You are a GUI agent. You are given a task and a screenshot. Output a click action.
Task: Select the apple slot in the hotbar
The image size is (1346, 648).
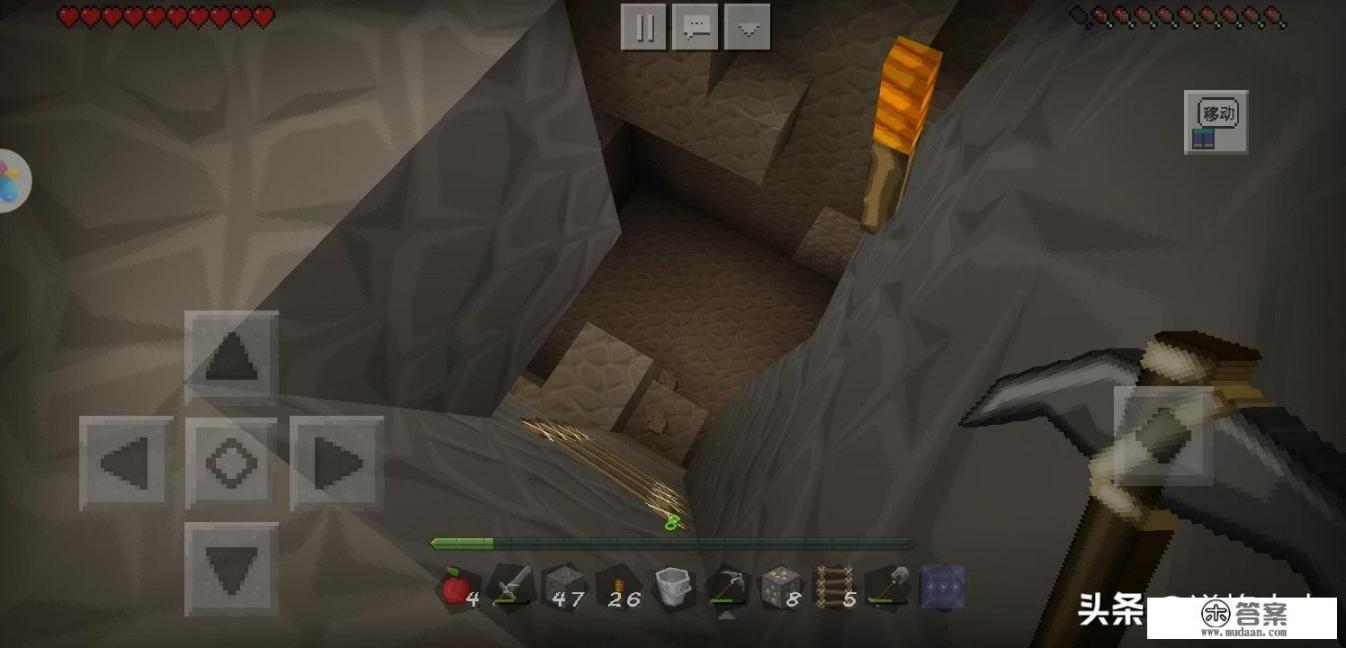[x=459, y=587]
